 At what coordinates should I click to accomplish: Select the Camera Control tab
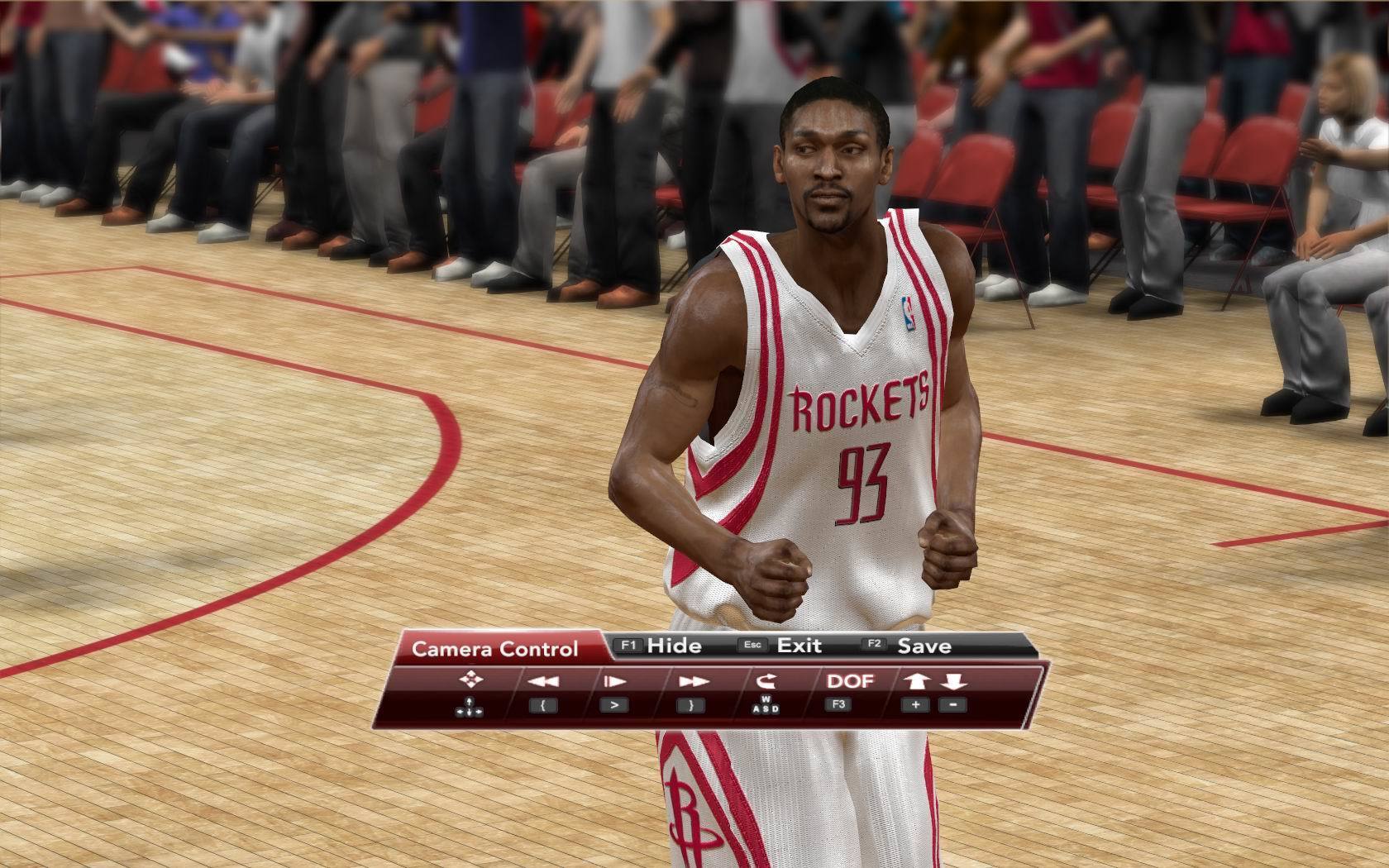click(x=494, y=649)
